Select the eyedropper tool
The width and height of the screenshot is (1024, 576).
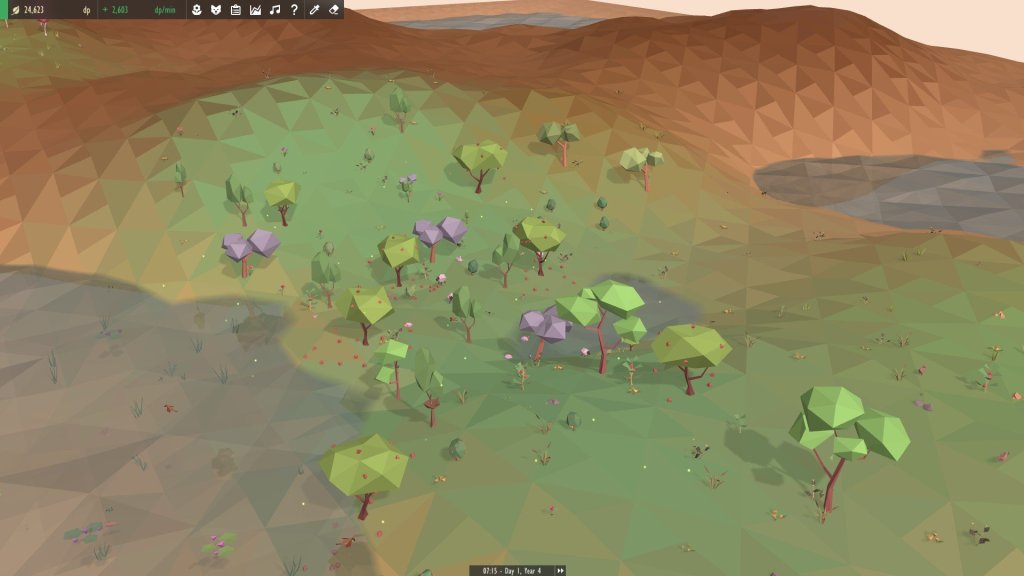(x=314, y=10)
